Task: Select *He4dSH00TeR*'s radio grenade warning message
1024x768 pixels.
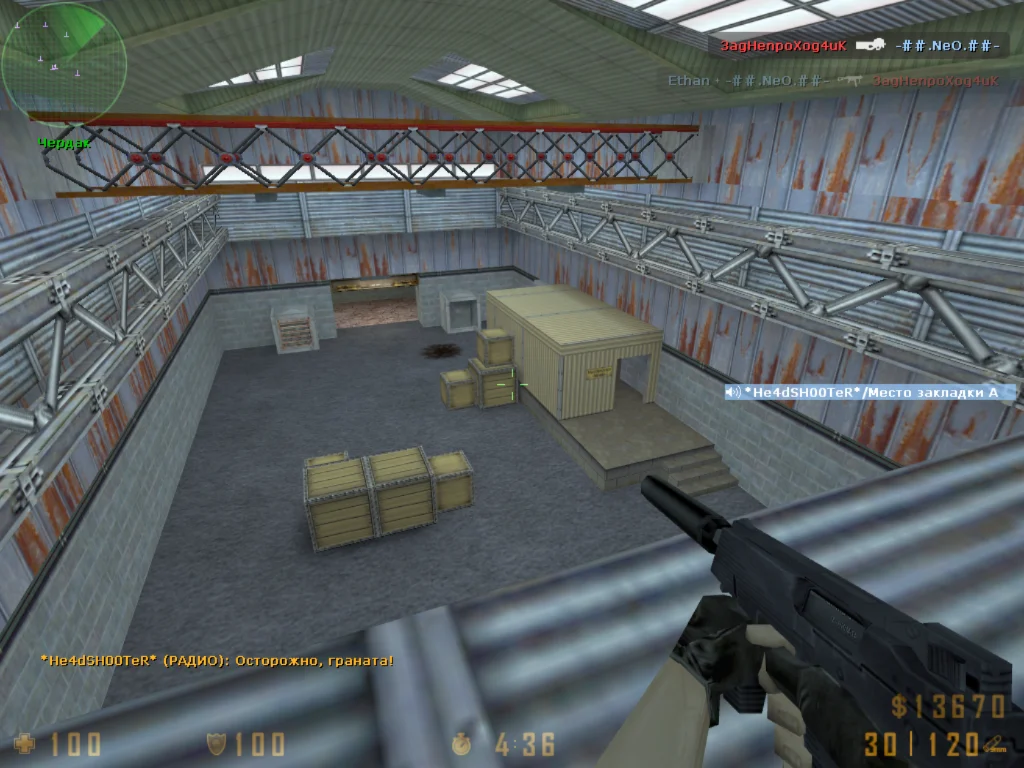Action: coord(217,660)
